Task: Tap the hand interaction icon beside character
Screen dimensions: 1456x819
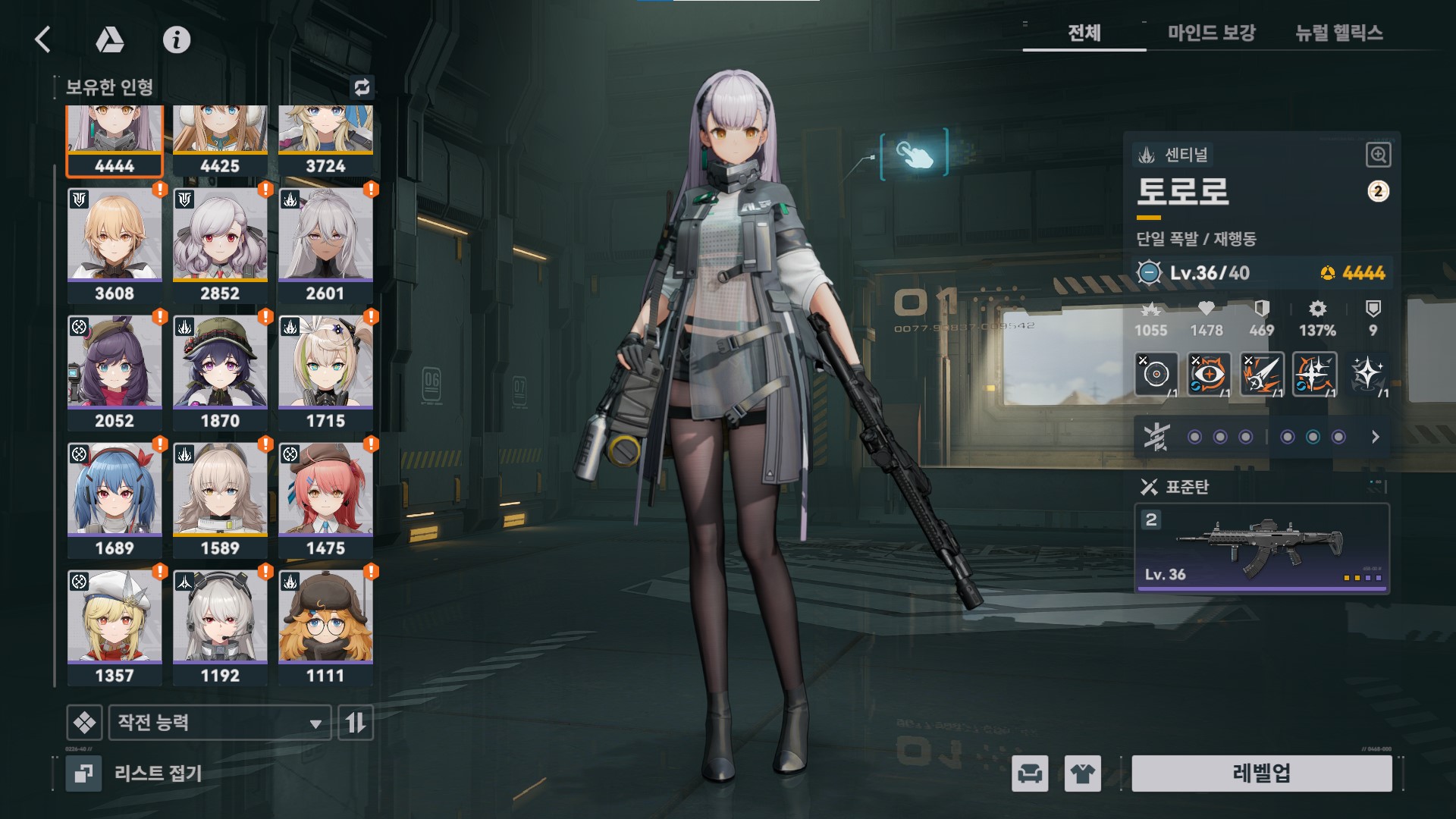Action: (x=914, y=154)
